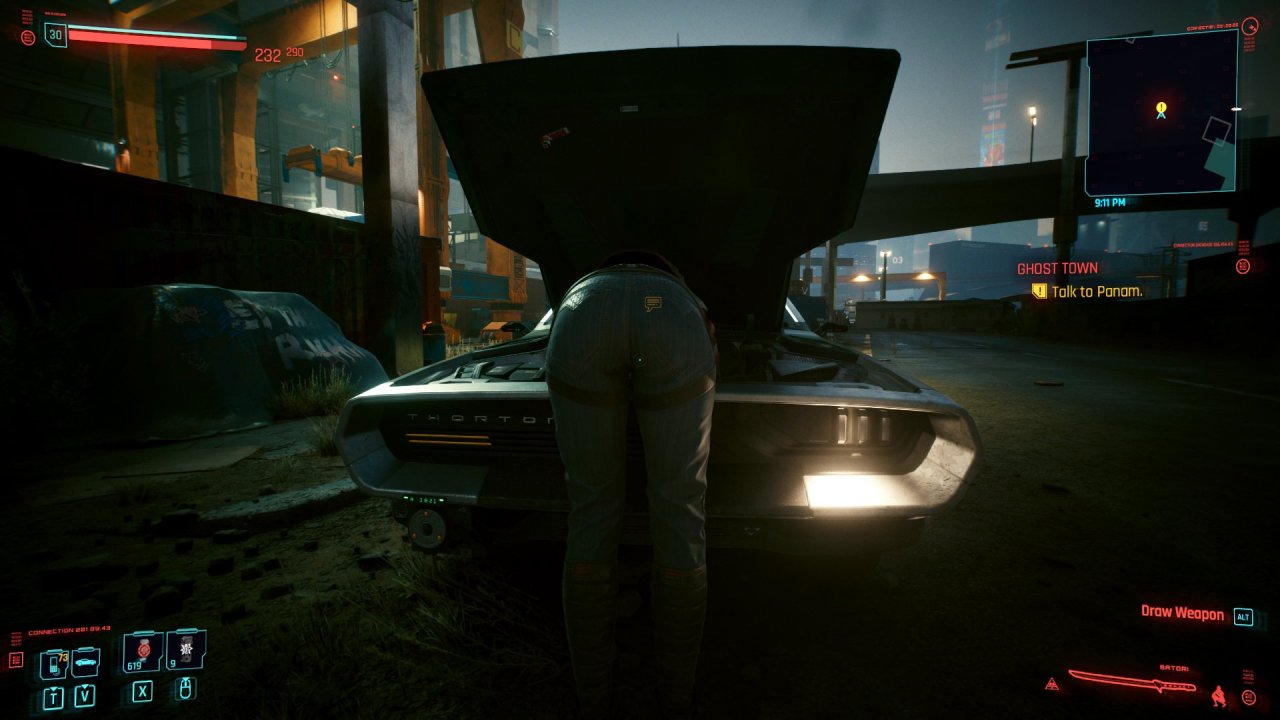Click the level 30 badge
The height and width of the screenshot is (720, 1280).
(55, 35)
